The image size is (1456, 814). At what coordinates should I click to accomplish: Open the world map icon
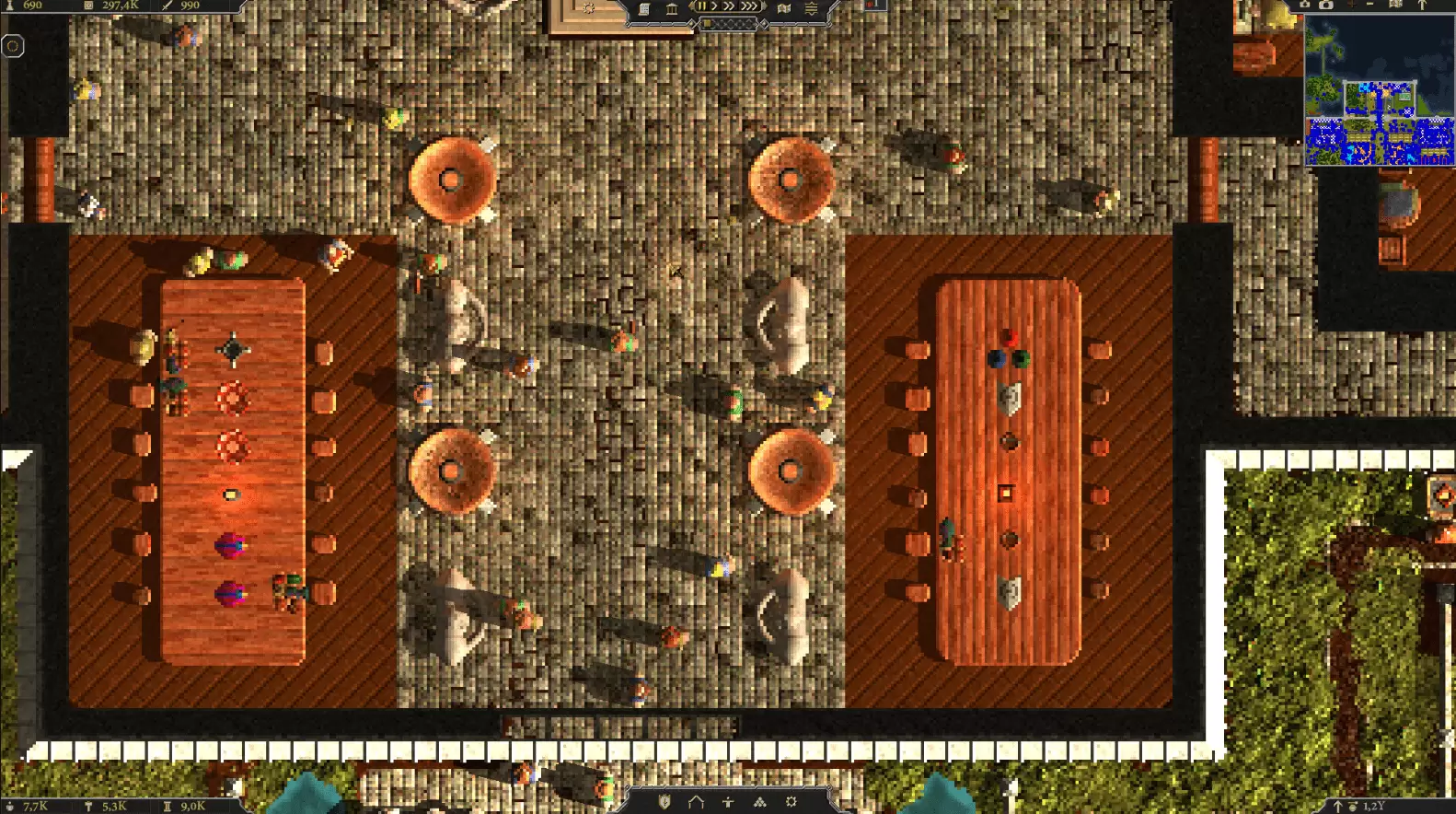784,8
